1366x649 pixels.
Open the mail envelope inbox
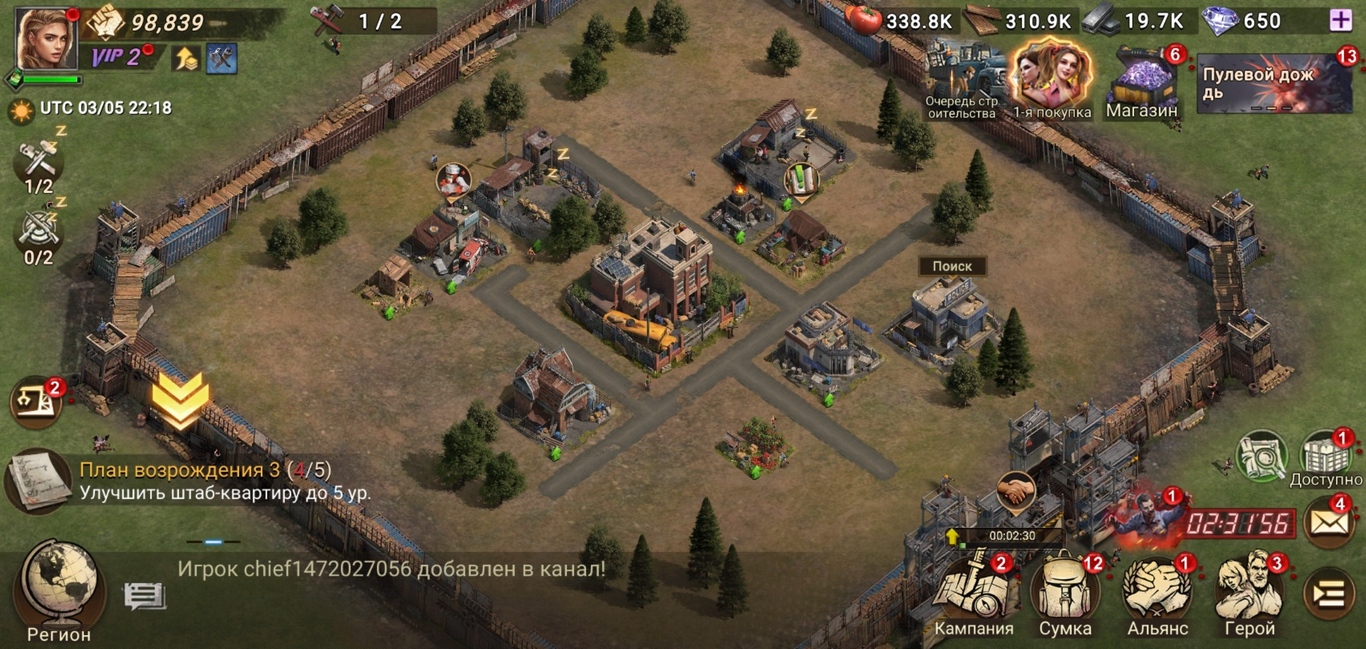click(x=1328, y=523)
